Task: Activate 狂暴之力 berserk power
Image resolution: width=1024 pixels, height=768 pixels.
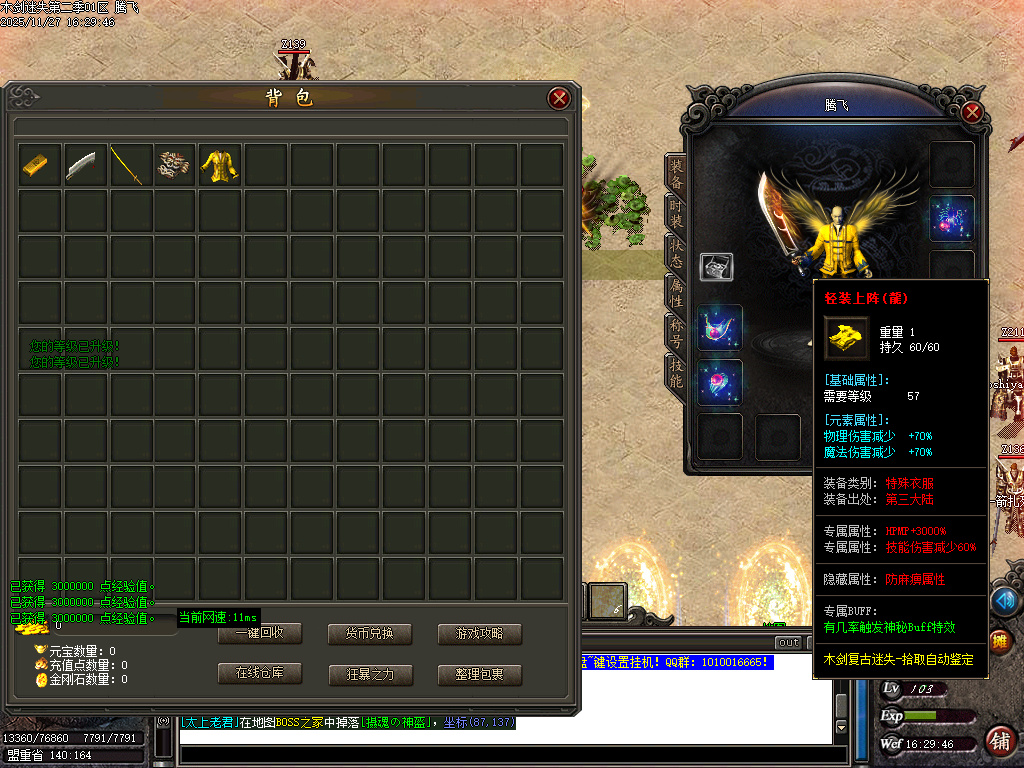Action: tap(370, 675)
